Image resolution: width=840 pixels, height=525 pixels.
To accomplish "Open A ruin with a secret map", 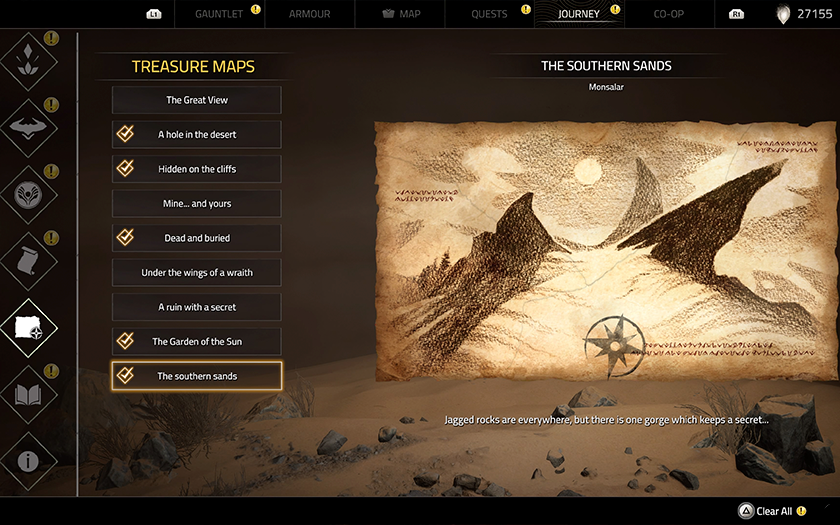I will [196, 307].
